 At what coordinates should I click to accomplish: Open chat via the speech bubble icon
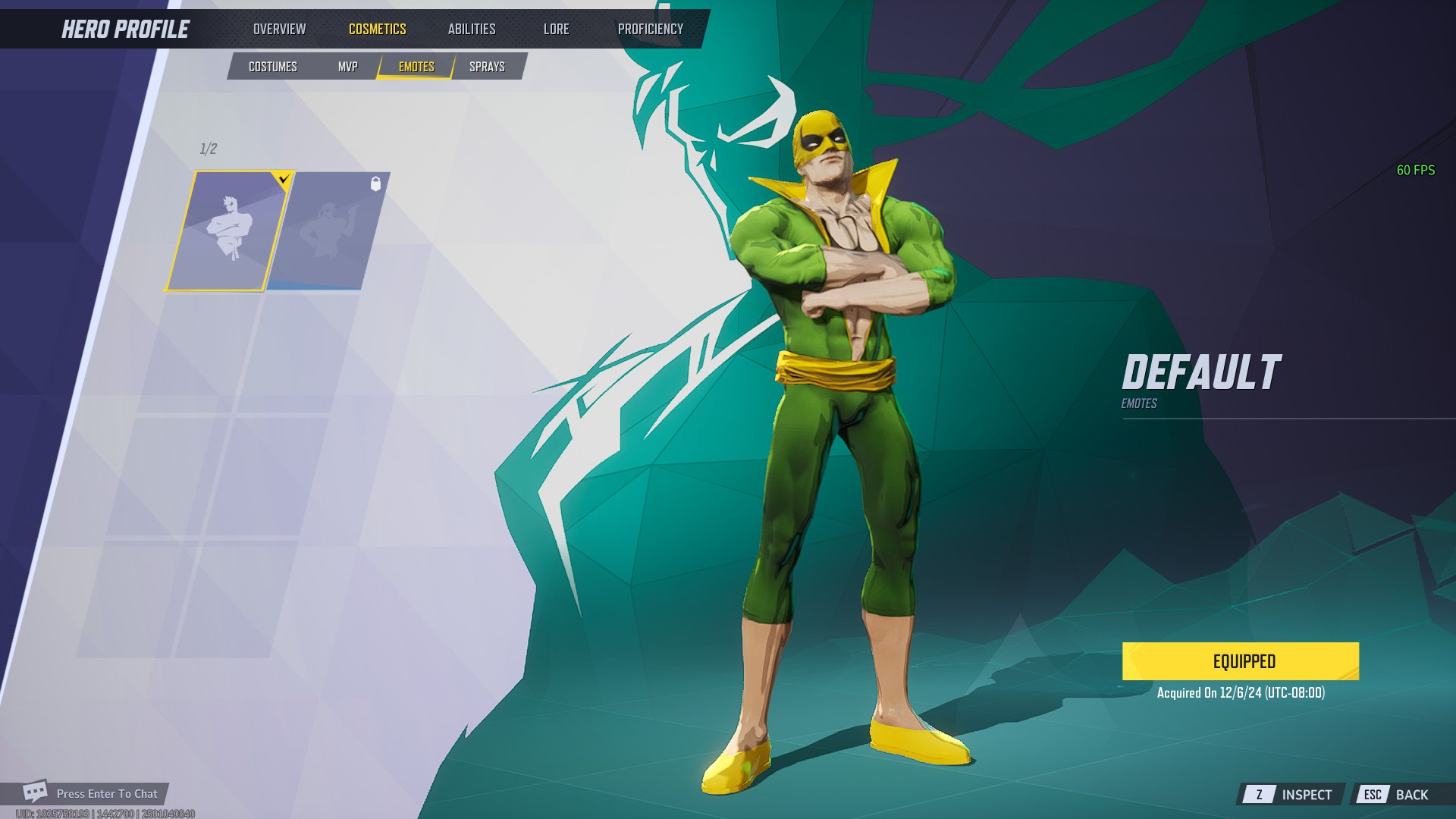pos(35,793)
